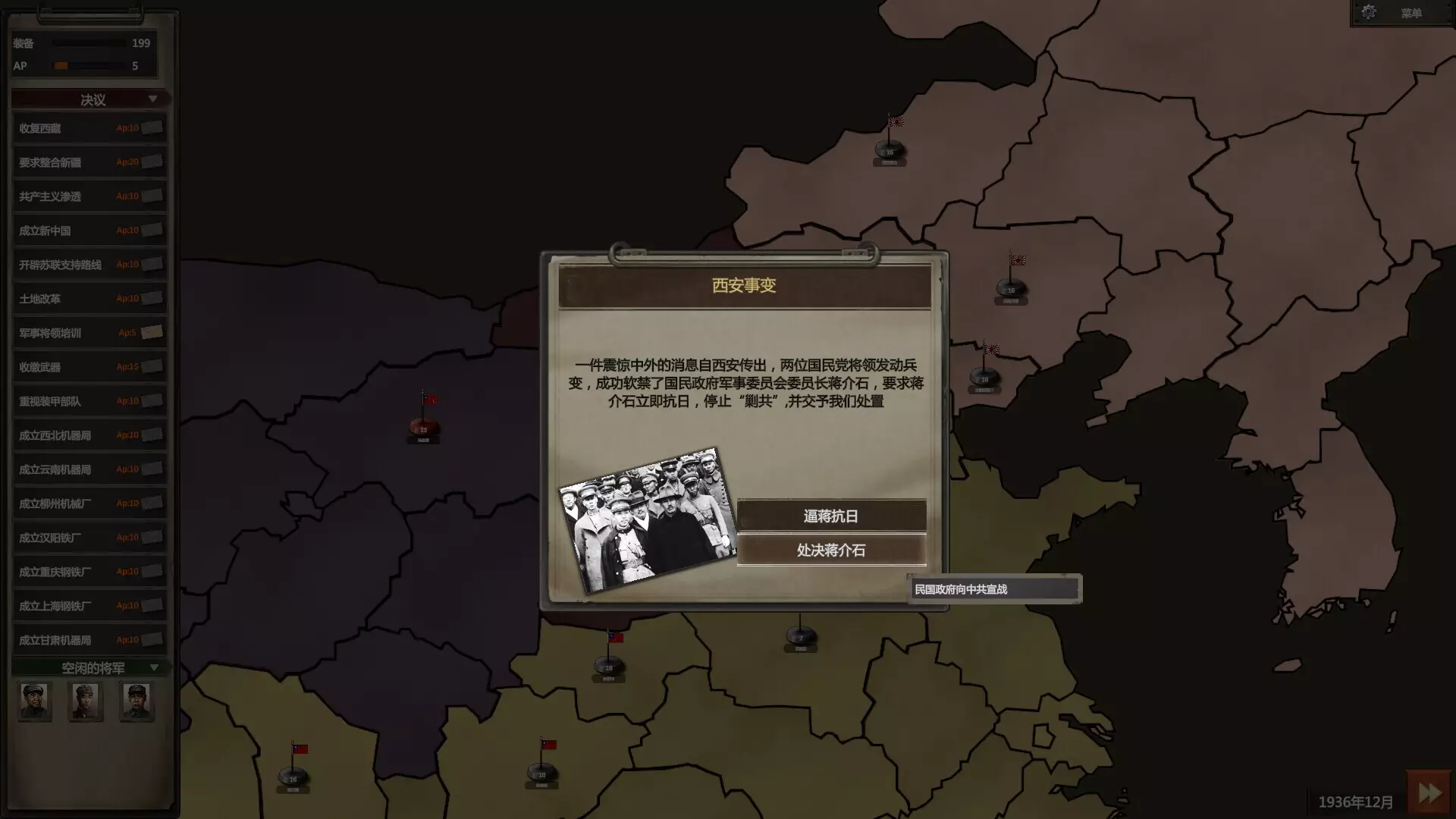Open the settings gear in top-right corner
The image size is (1456, 819).
(x=1370, y=12)
